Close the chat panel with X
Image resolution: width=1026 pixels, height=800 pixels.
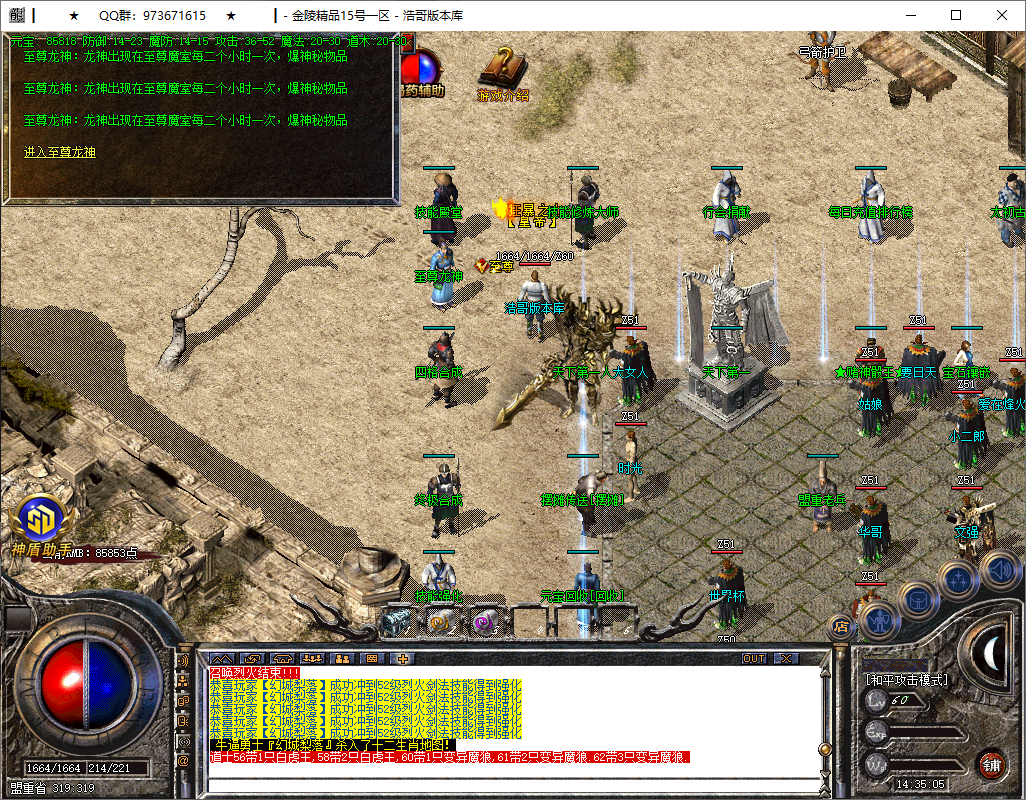click(786, 659)
